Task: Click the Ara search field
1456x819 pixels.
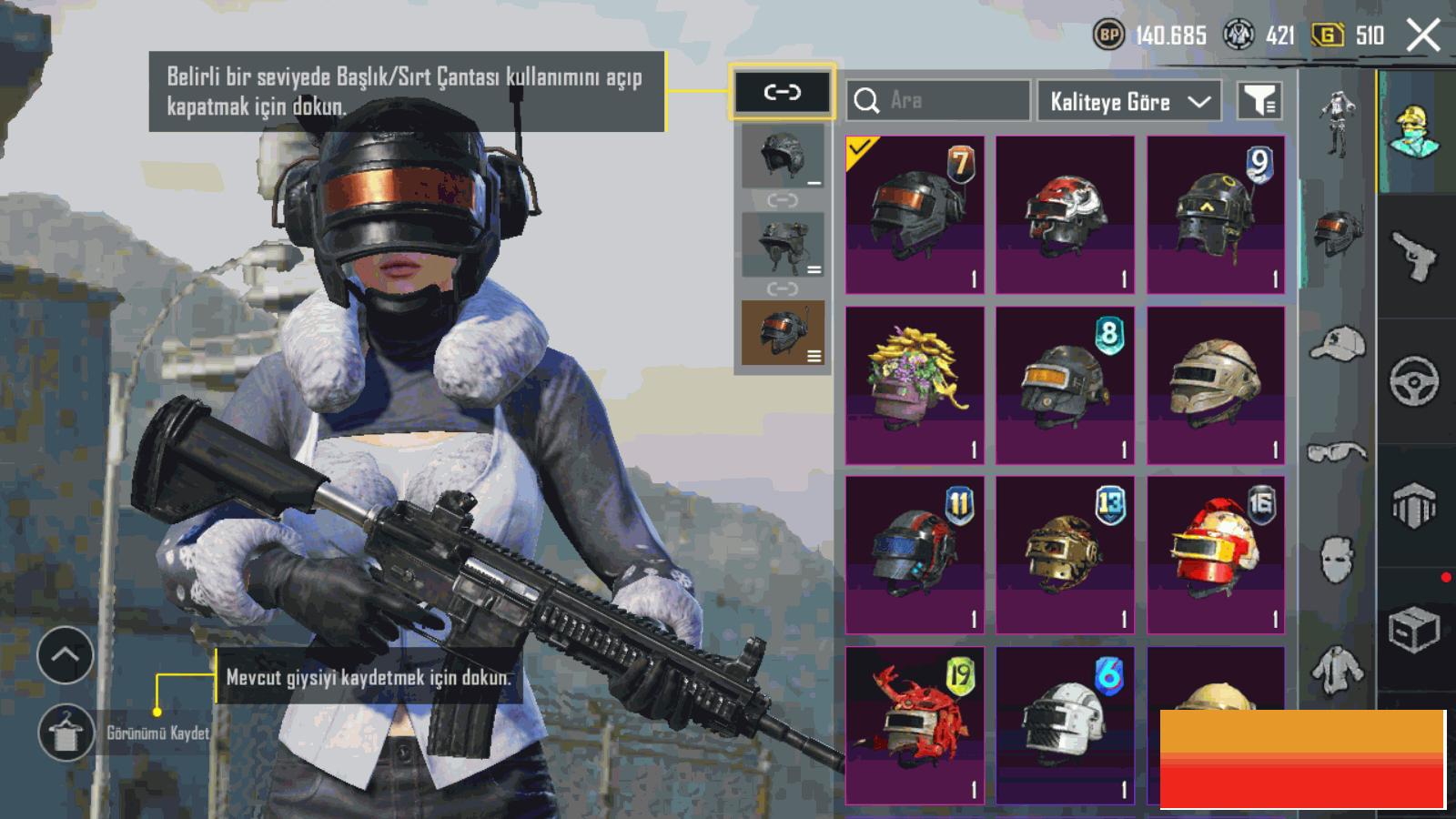Action: coord(937,100)
